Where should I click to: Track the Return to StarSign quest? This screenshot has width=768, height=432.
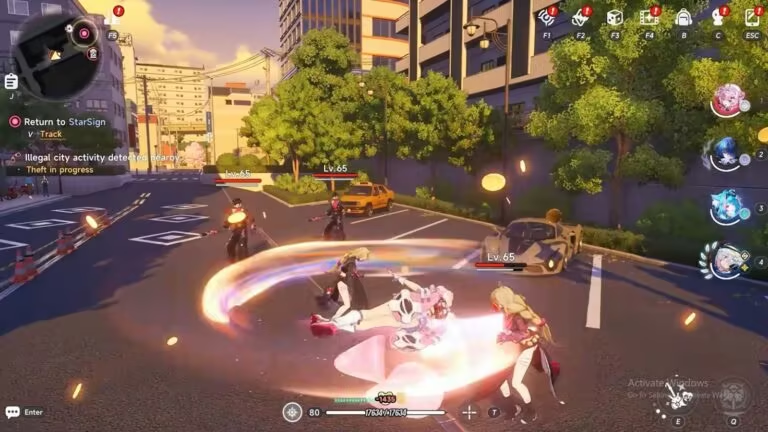(45, 133)
